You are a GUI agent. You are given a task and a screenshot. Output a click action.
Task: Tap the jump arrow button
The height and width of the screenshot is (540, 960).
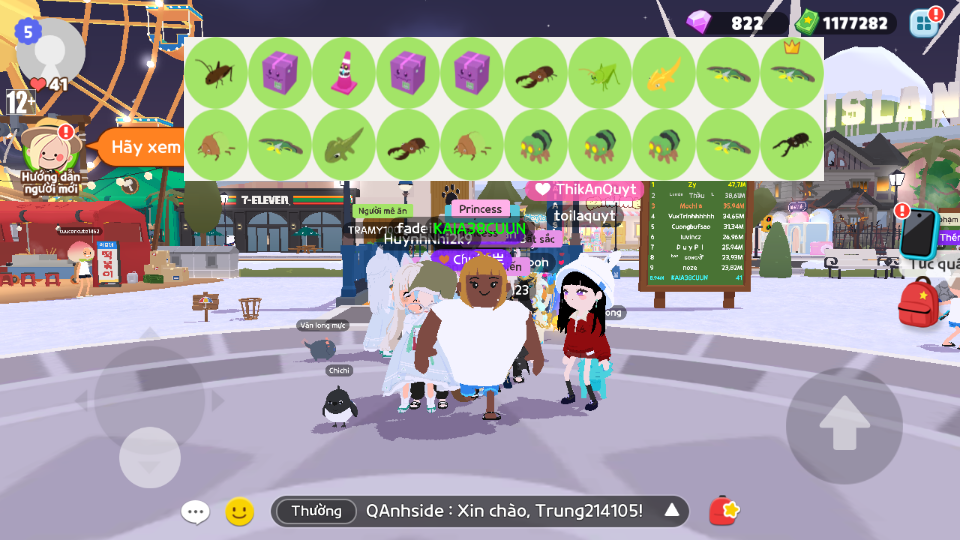point(844,424)
